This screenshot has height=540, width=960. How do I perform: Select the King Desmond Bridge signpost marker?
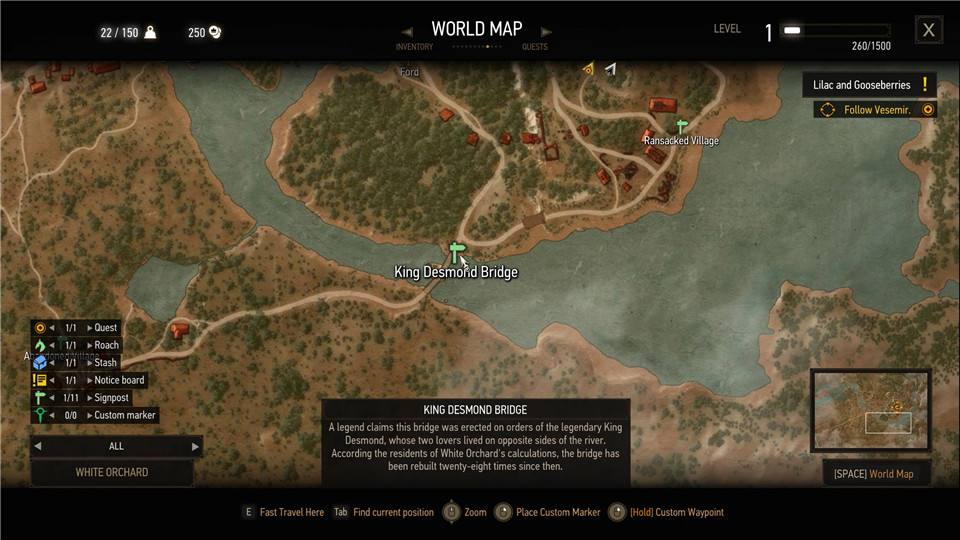coord(457,252)
